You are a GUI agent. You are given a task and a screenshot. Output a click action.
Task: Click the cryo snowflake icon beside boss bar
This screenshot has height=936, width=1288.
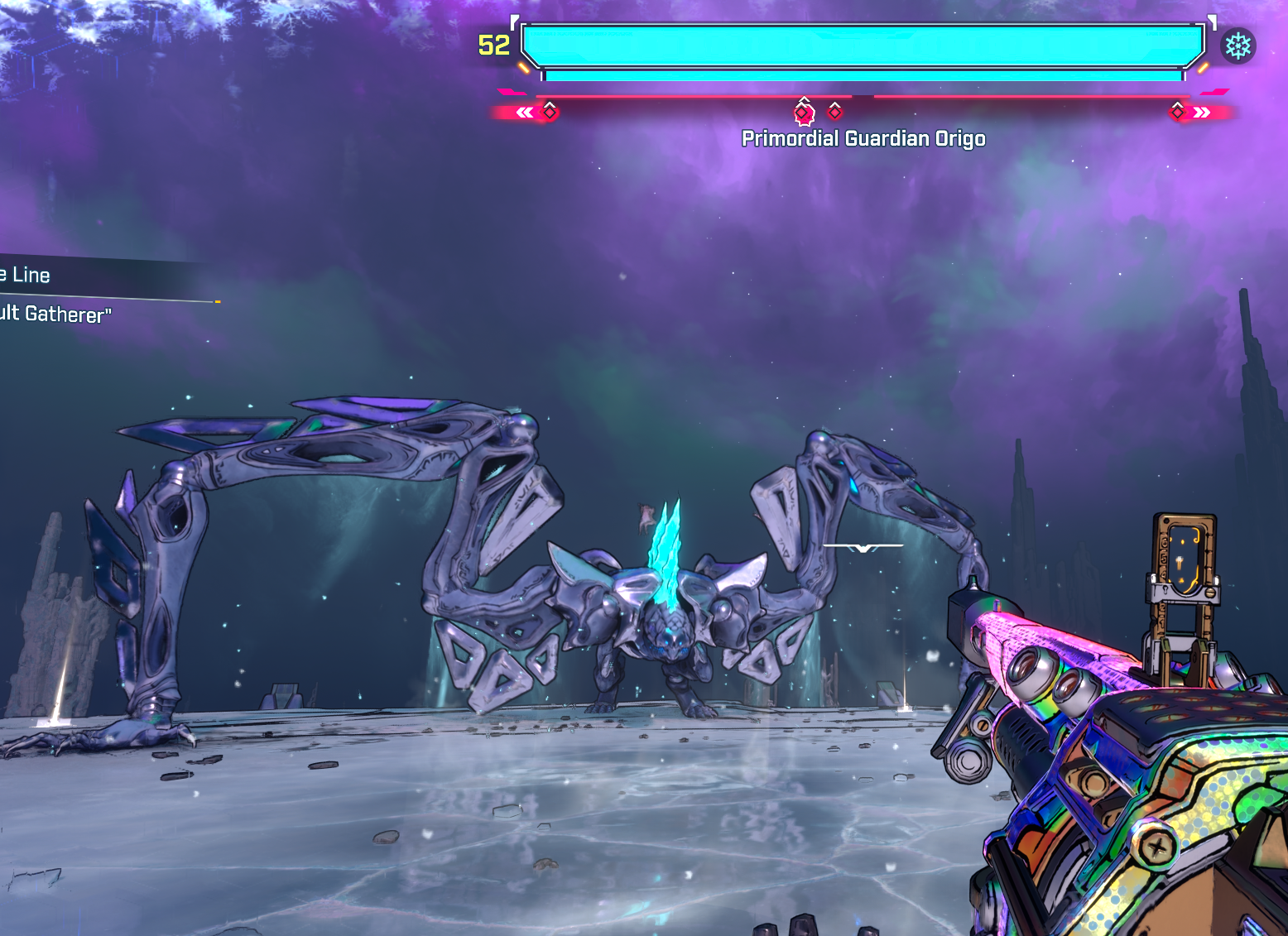[x=1238, y=46]
